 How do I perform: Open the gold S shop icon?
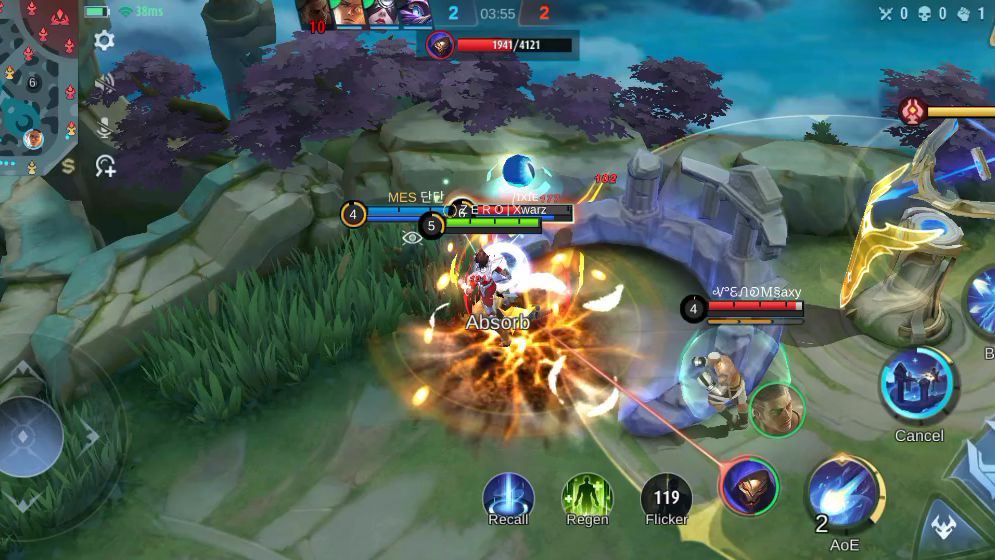tap(68, 166)
